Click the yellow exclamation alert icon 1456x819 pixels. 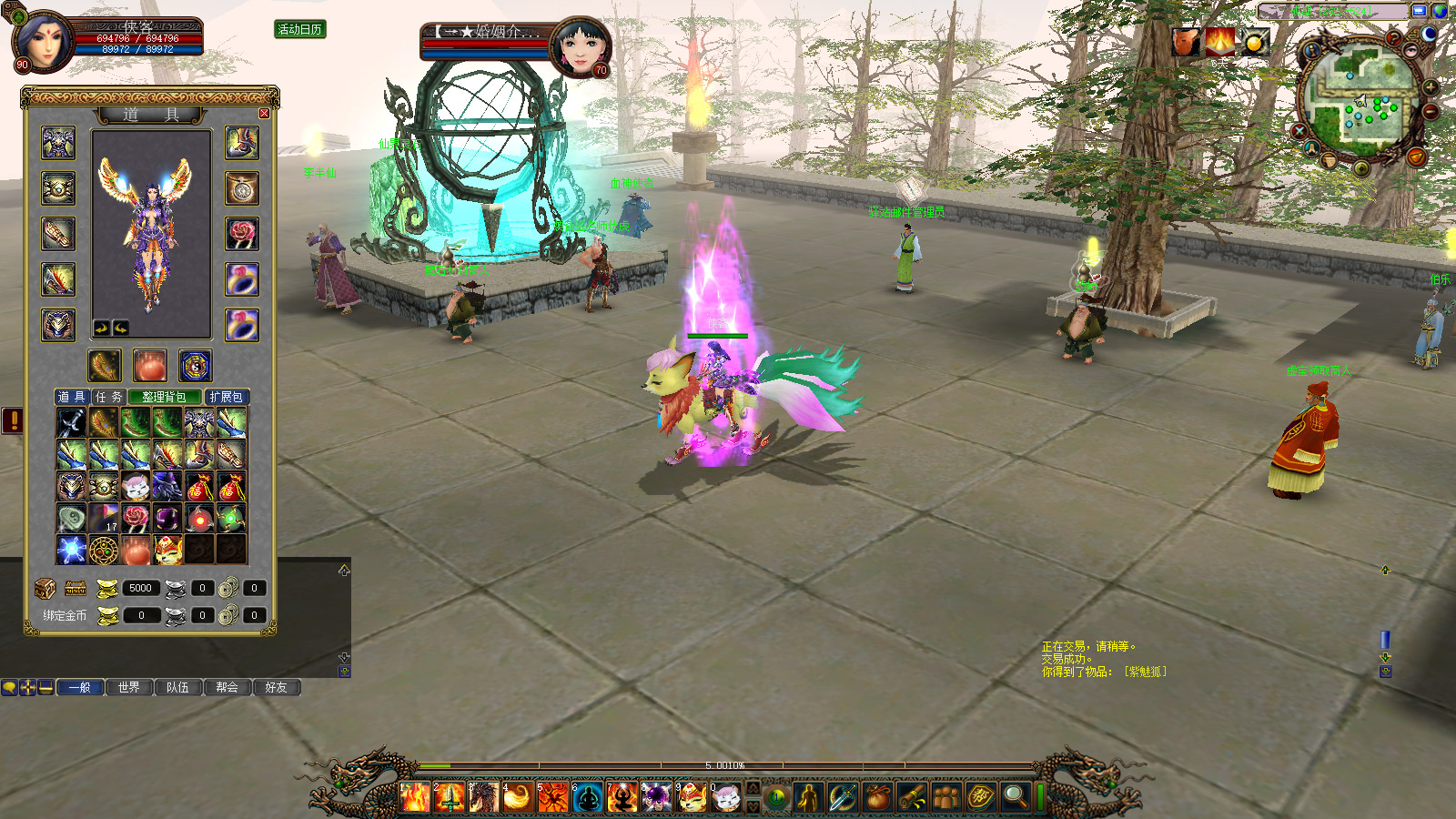pyautogui.click(x=13, y=420)
